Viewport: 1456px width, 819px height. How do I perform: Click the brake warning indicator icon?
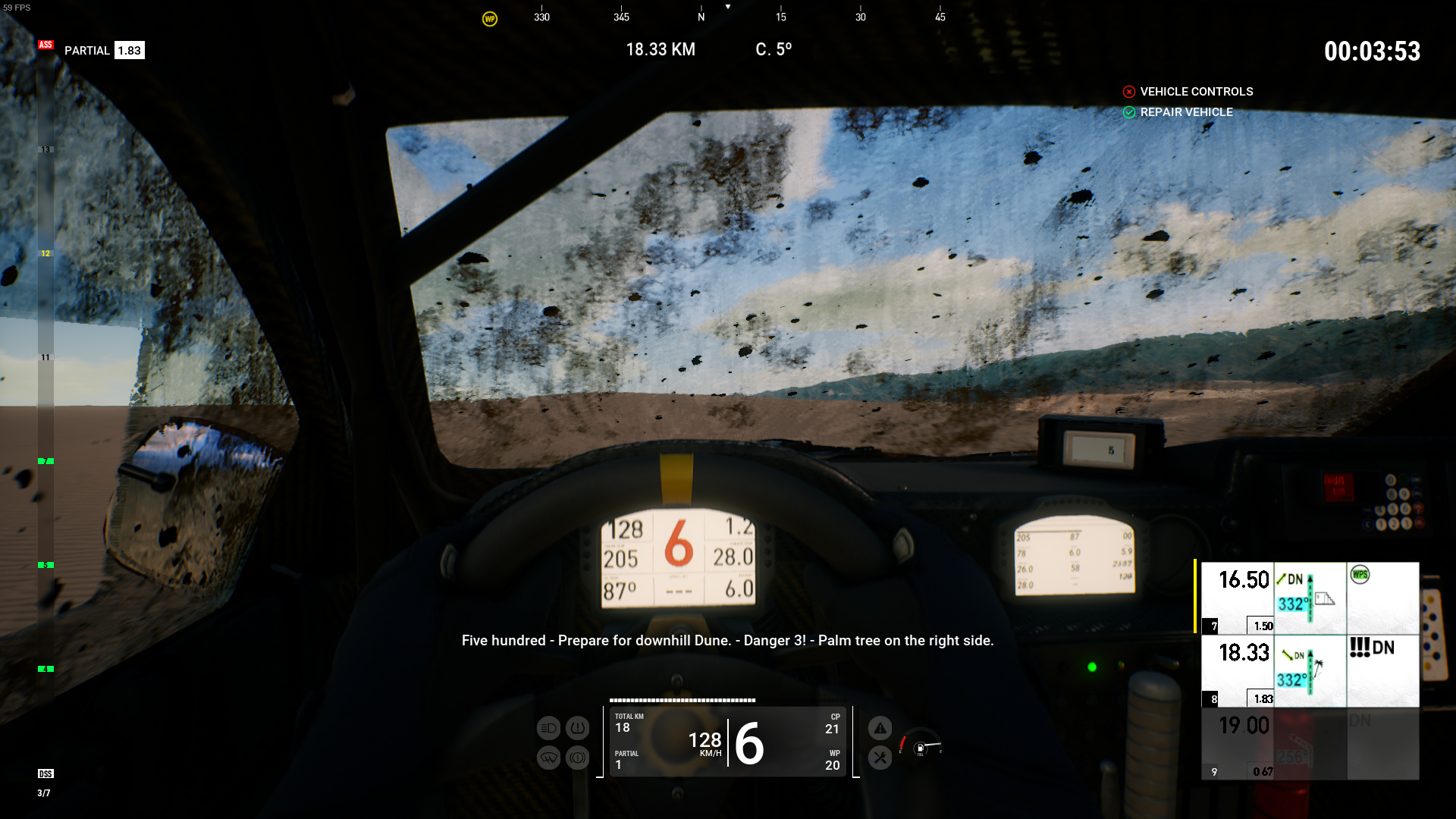578,758
